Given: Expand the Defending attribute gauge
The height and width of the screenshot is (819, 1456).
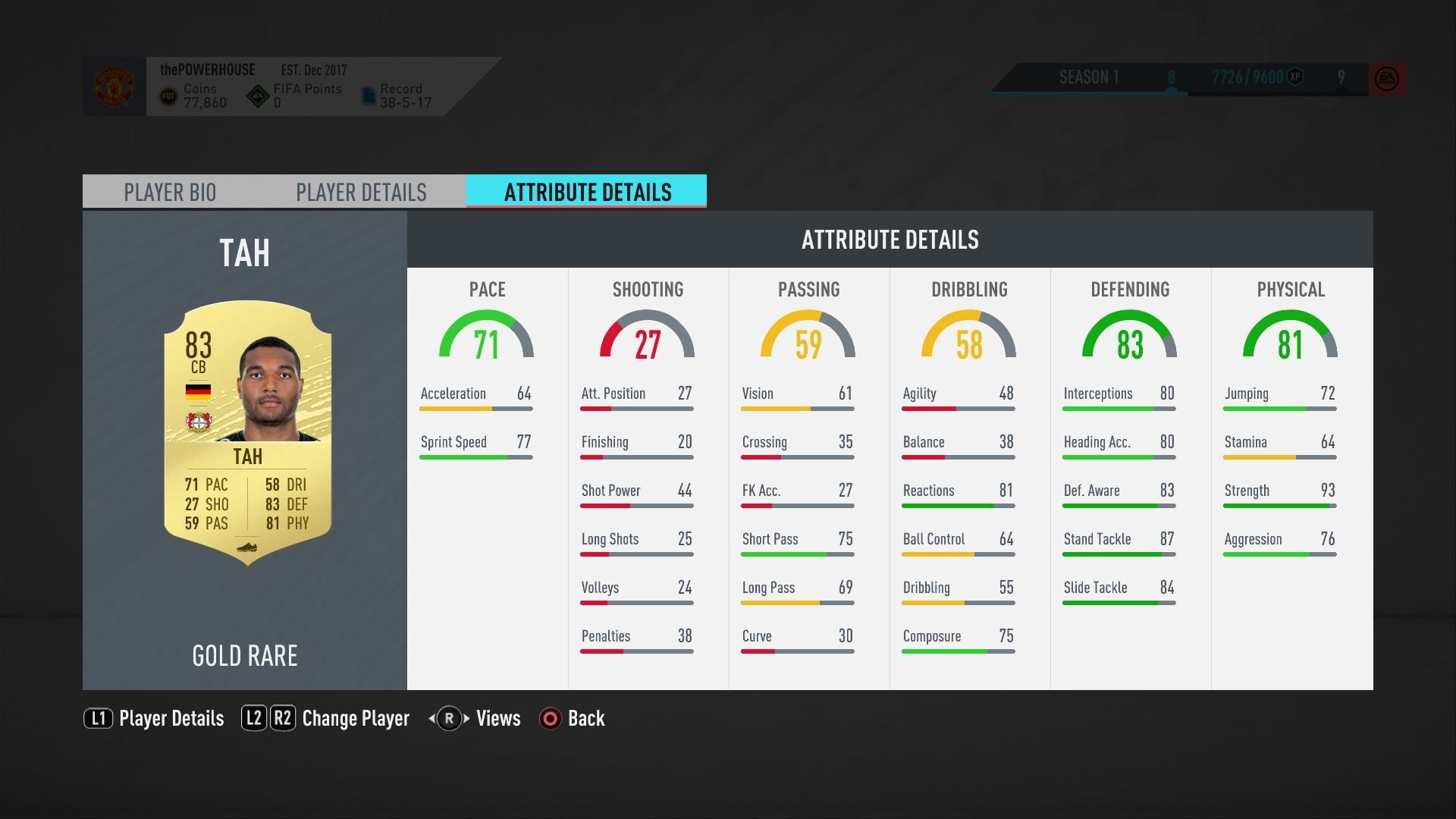Looking at the screenshot, I should 1131,336.
